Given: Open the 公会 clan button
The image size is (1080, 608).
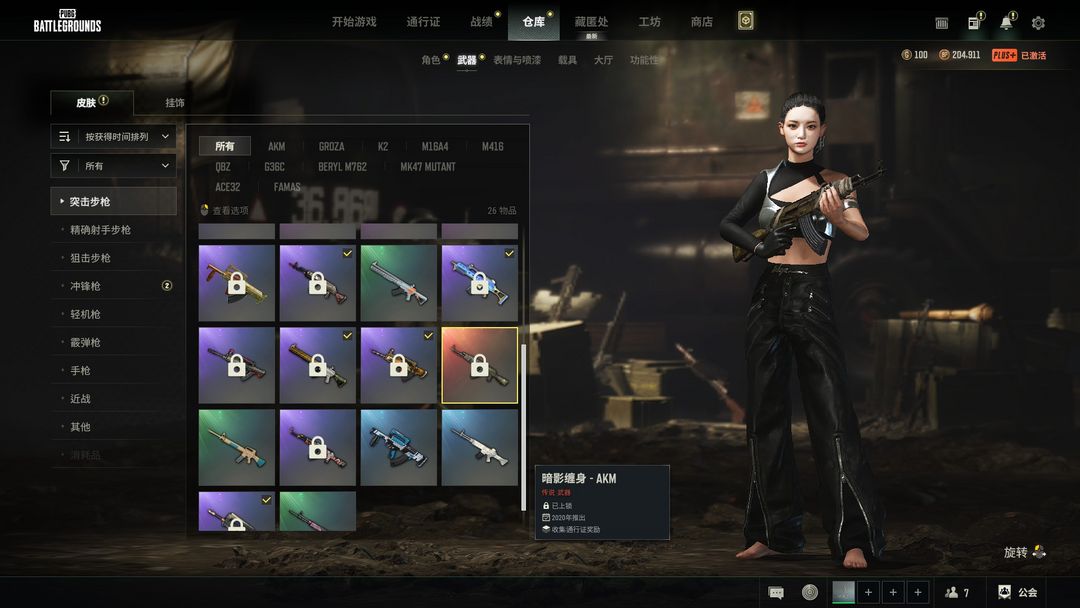Looking at the screenshot, I should click(1017, 592).
